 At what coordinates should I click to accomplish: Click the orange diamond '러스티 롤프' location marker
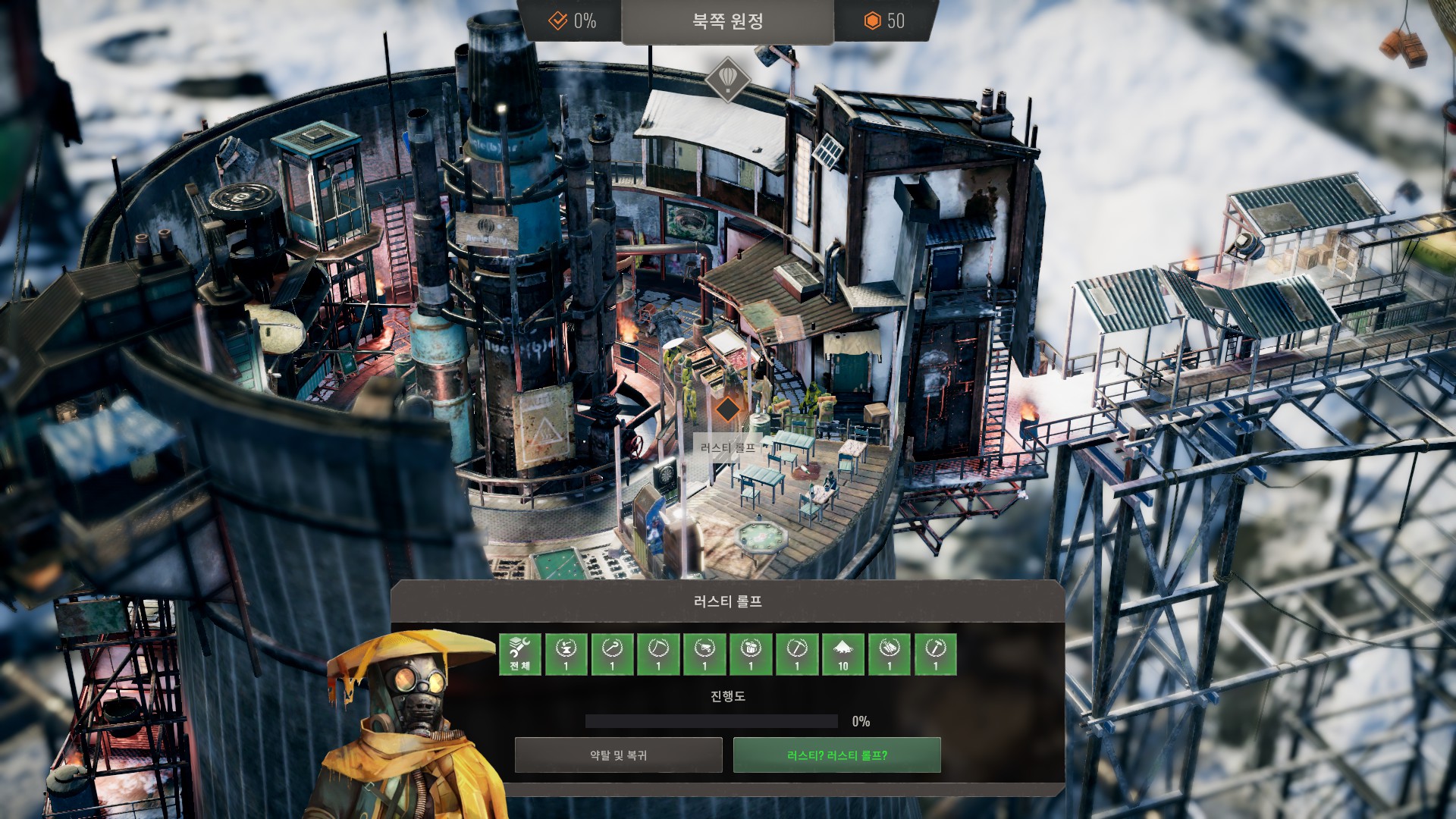click(727, 409)
